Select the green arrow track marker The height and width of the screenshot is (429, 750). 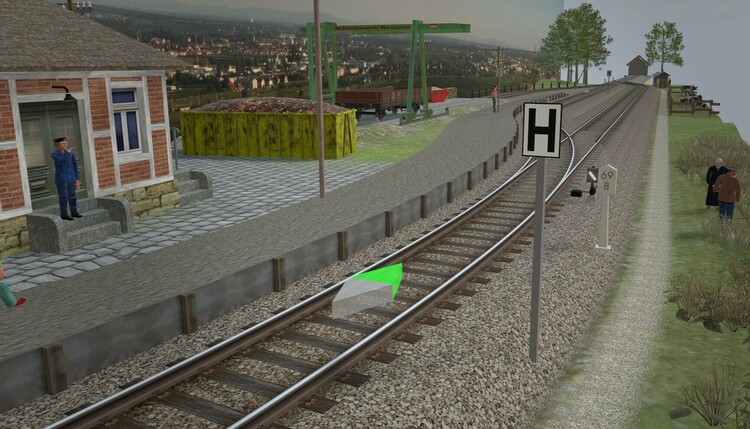pyautogui.click(x=370, y=290)
